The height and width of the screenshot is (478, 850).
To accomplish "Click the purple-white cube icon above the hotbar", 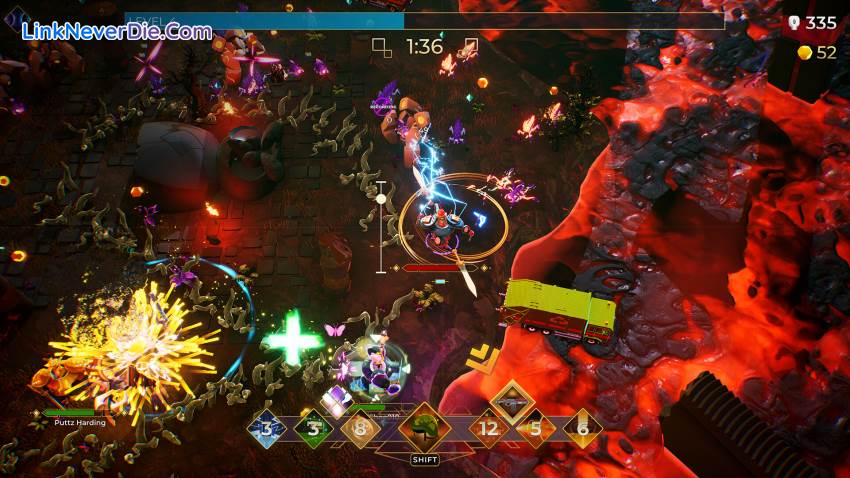I will click(x=335, y=400).
